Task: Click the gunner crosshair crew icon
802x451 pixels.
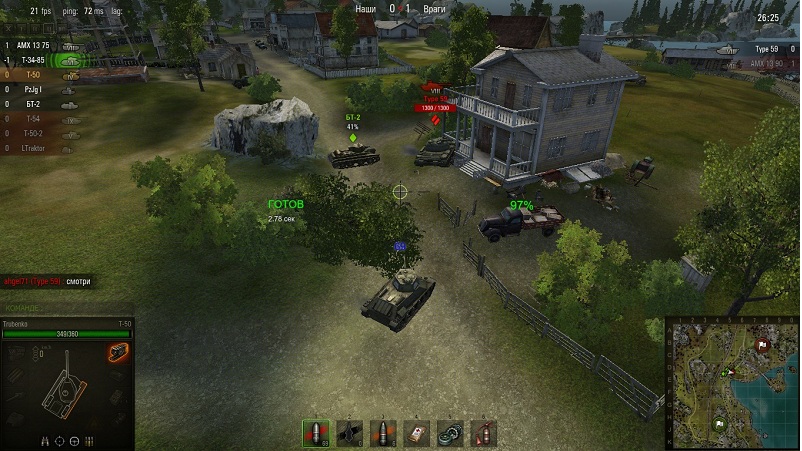Action: coord(59,440)
